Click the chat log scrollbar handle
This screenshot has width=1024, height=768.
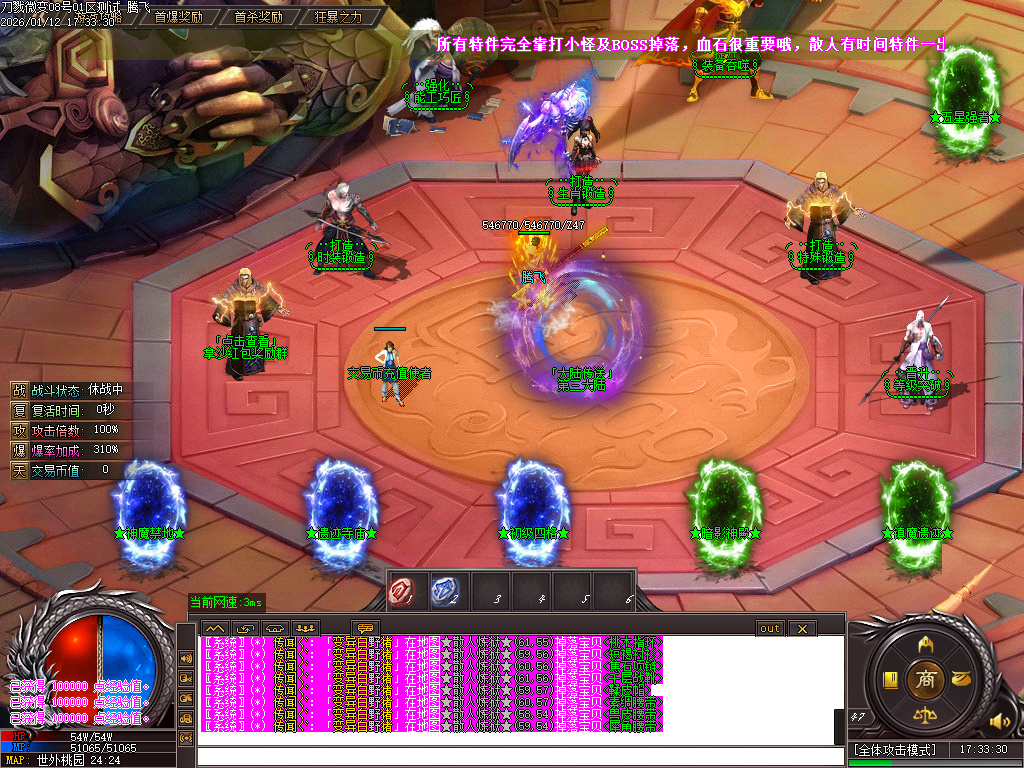click(839, 727)
